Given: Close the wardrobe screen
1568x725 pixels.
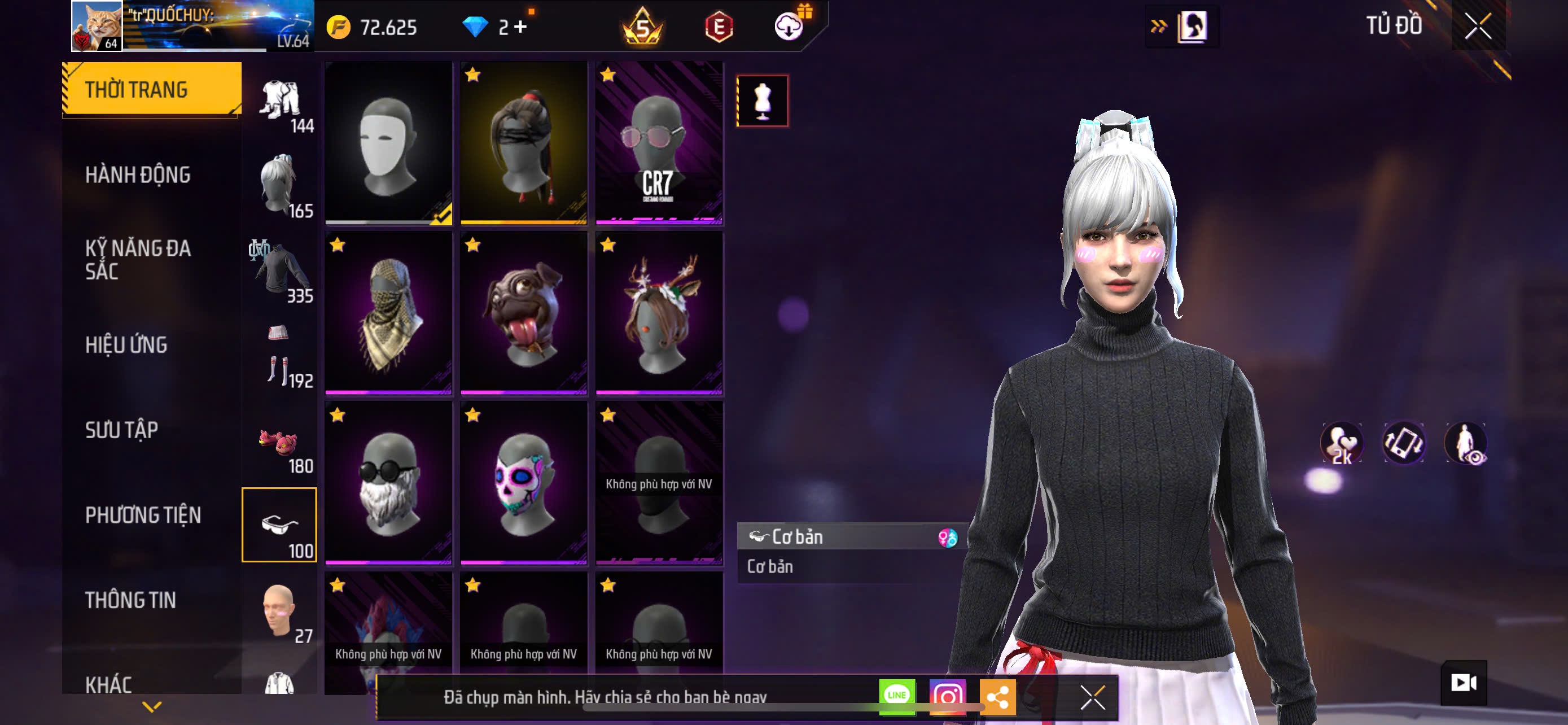Looking at the screenshot, I should click(1477, 27).
